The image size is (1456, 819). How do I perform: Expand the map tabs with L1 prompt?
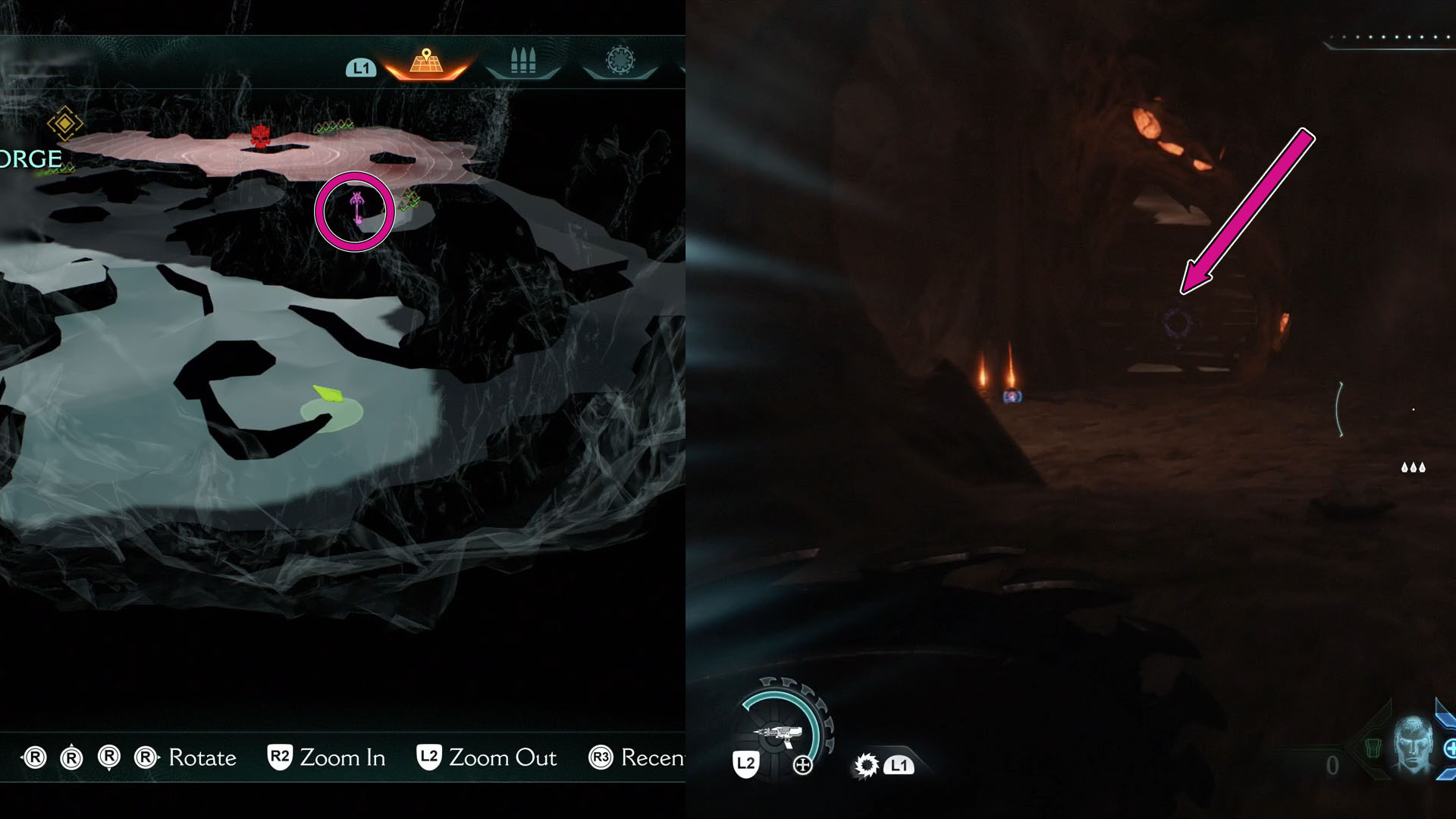tap(362, 67)
